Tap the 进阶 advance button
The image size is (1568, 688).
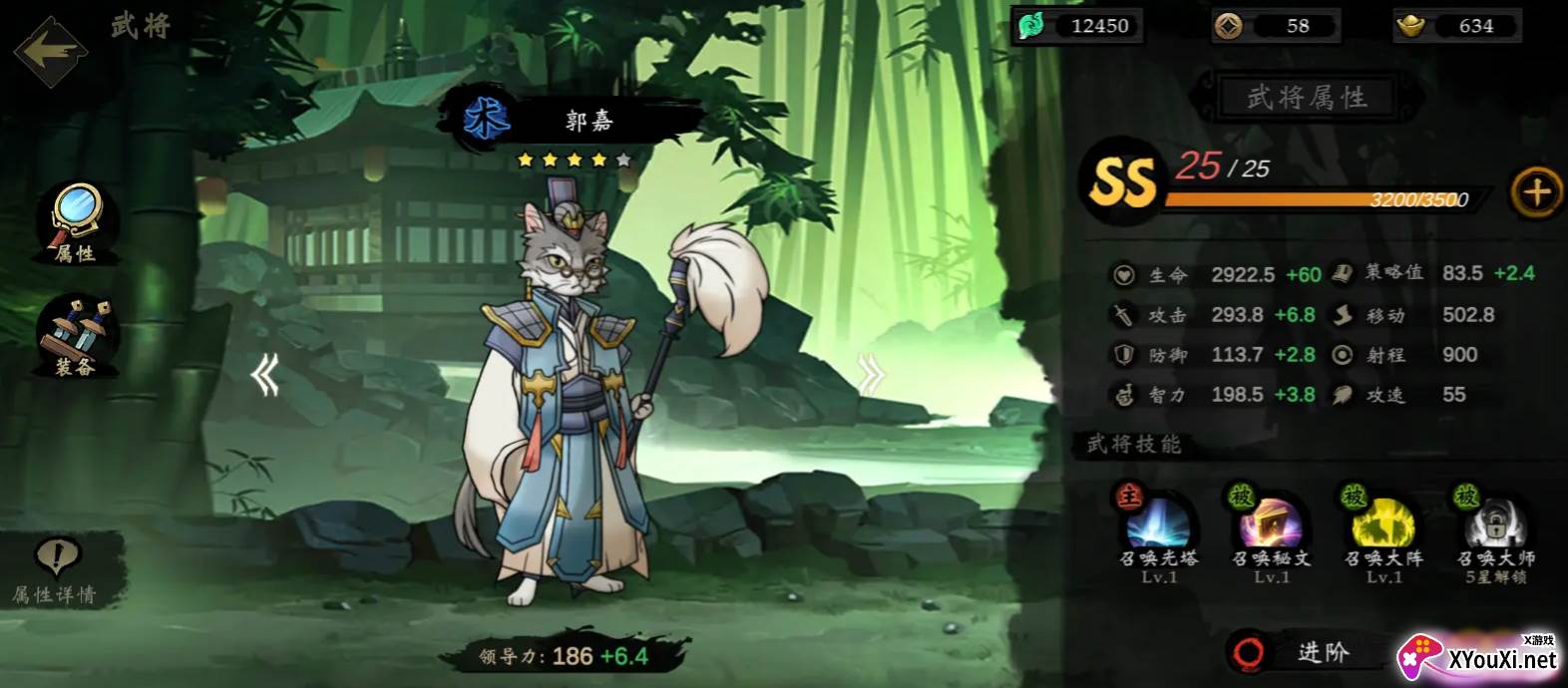(x=1307, y=652)
